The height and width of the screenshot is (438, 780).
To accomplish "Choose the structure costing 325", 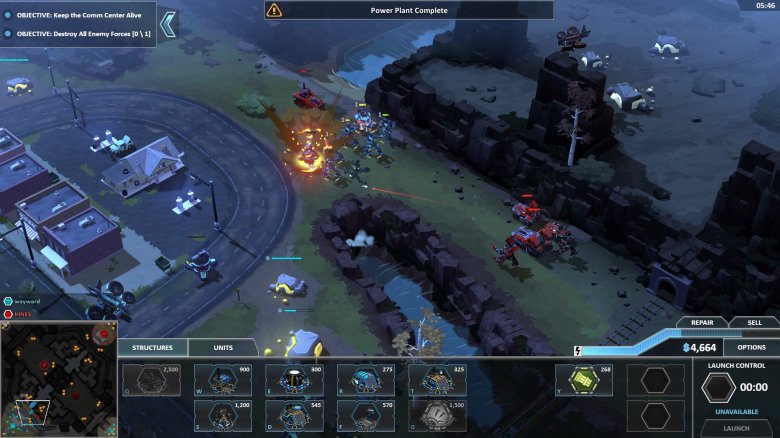I will [x=437, y=380].
